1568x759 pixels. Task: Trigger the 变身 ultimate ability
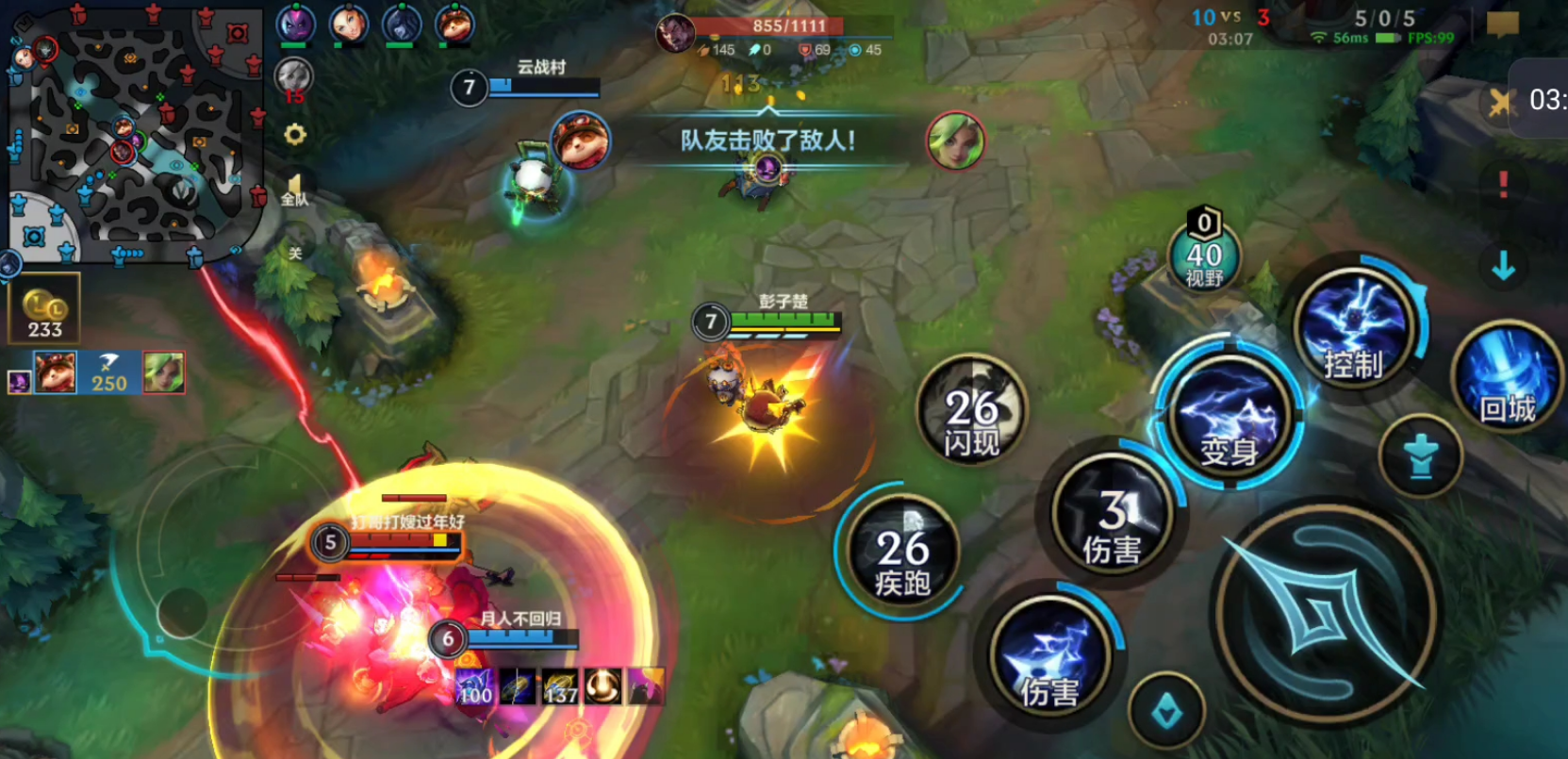1230,418
